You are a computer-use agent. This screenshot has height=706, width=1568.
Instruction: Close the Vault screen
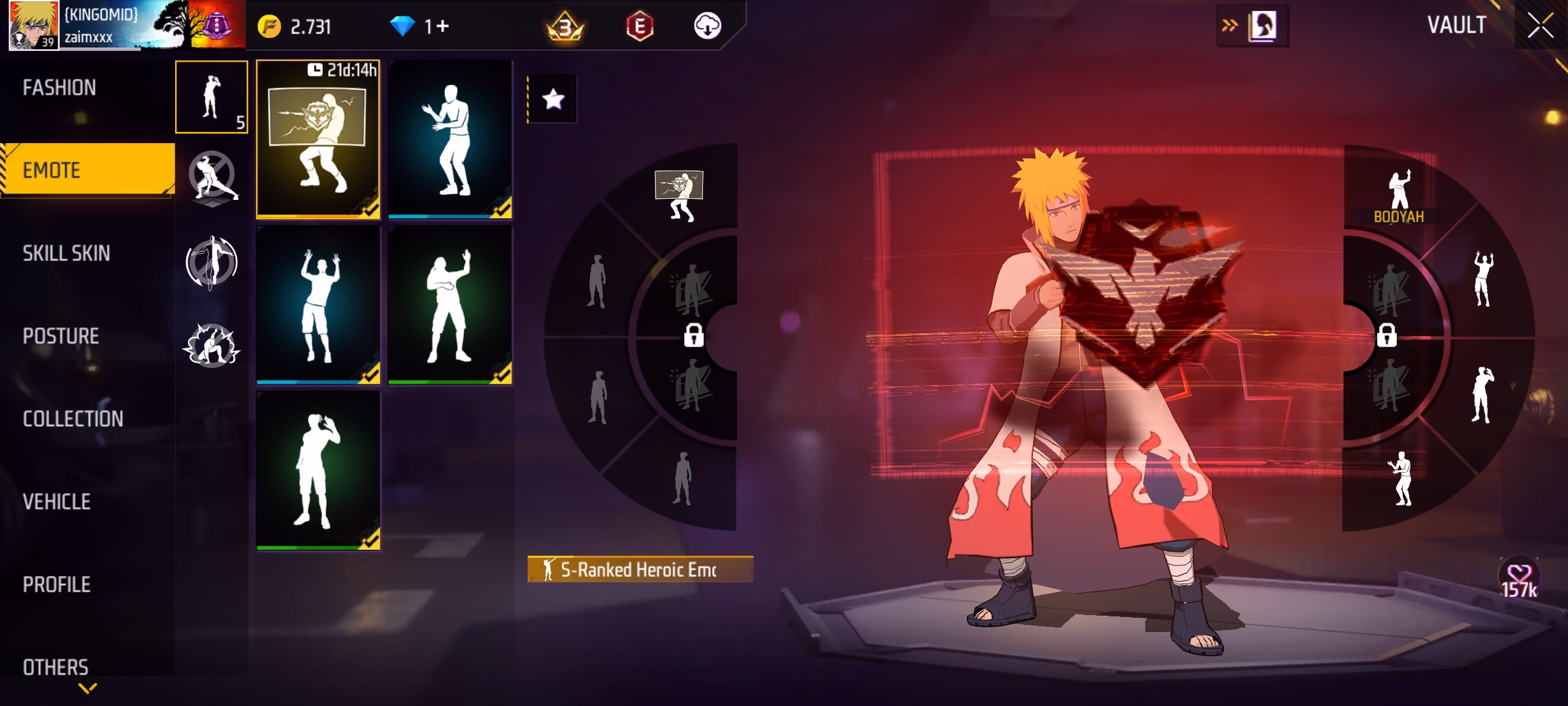tap(1540, 26)
